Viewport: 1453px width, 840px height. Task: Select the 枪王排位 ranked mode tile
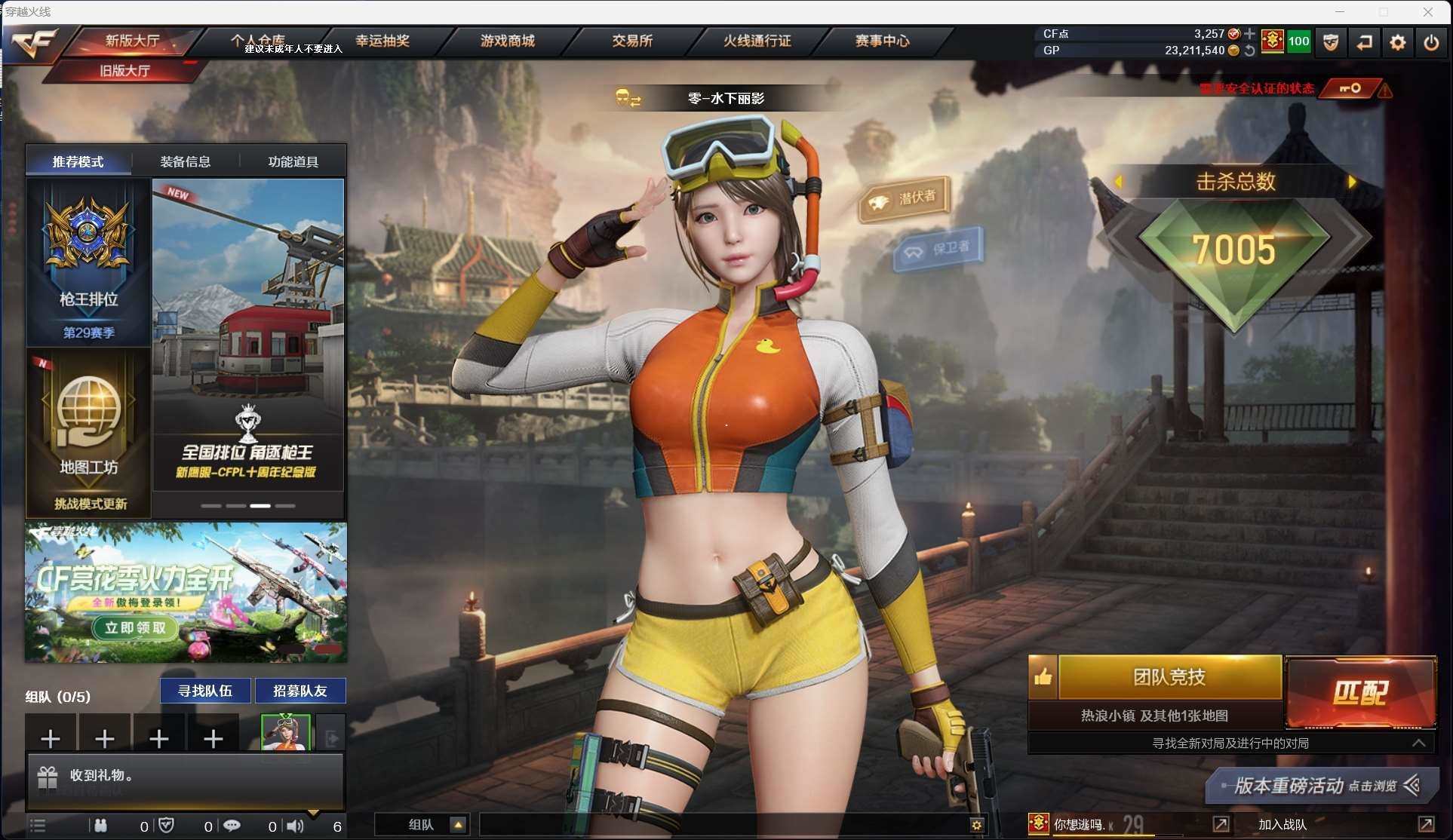pyautogui.click(x=88, y=262)
